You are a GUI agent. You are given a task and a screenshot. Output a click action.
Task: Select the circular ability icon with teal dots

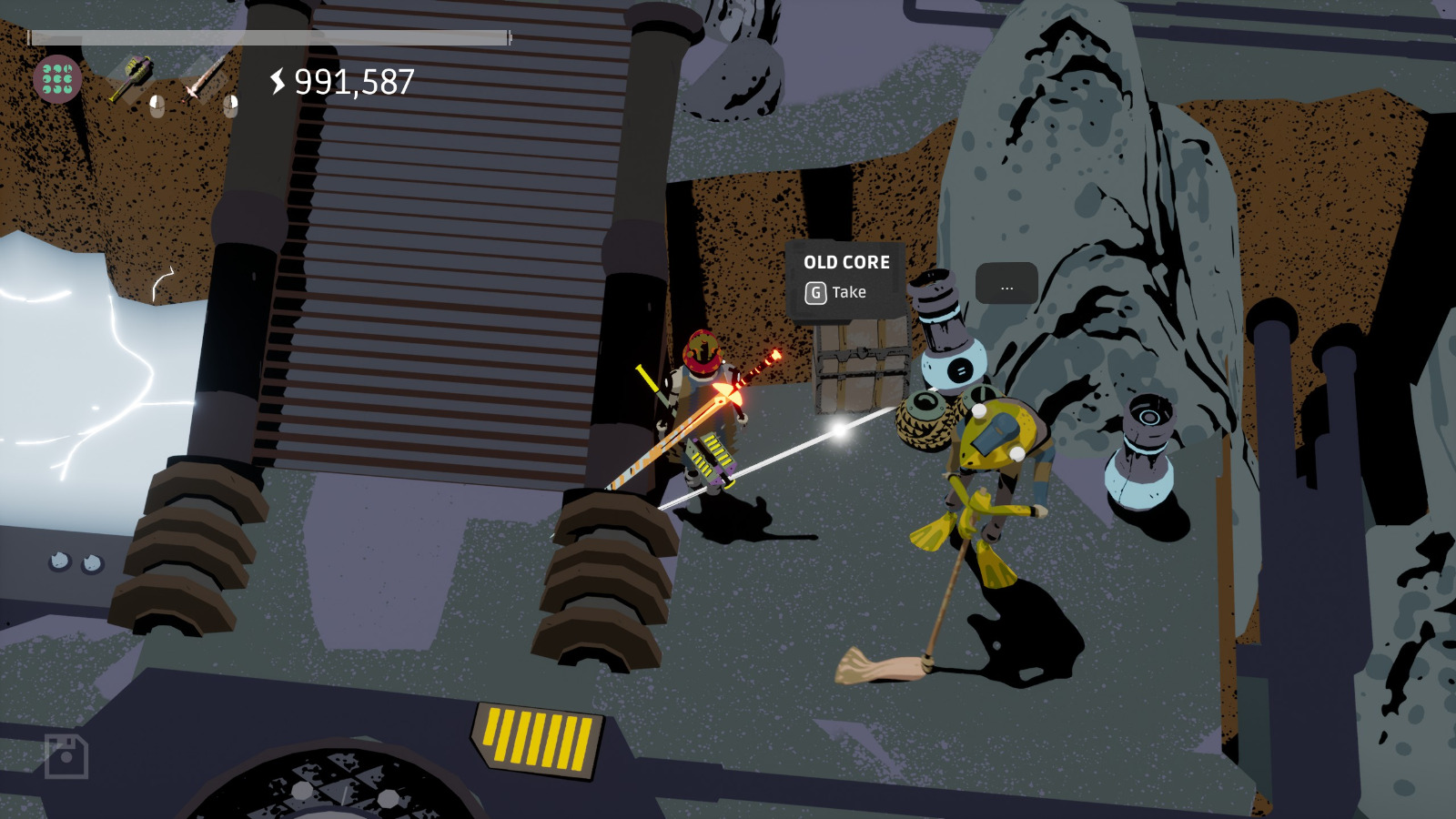tap(56, 80)
